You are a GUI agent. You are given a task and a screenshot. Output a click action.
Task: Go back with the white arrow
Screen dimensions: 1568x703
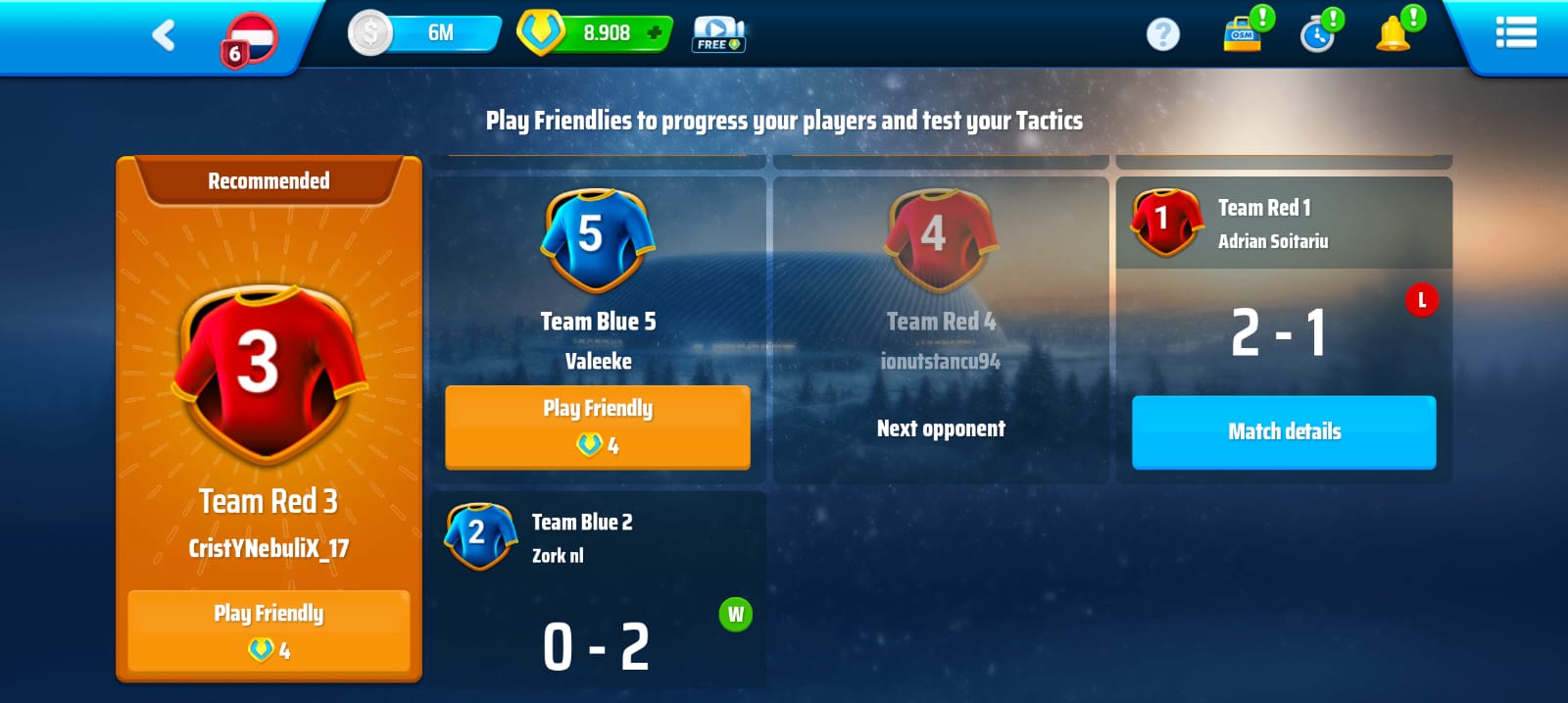click(164, 35)
